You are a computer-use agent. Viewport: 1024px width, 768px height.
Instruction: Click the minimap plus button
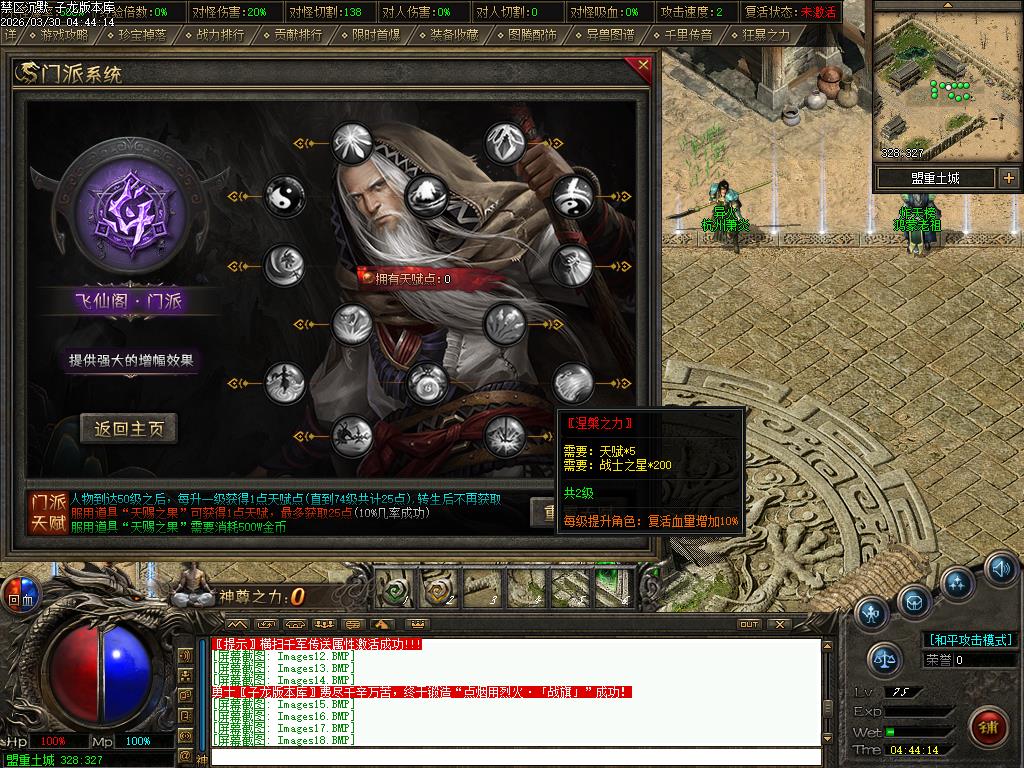[x=1008, y=178]
